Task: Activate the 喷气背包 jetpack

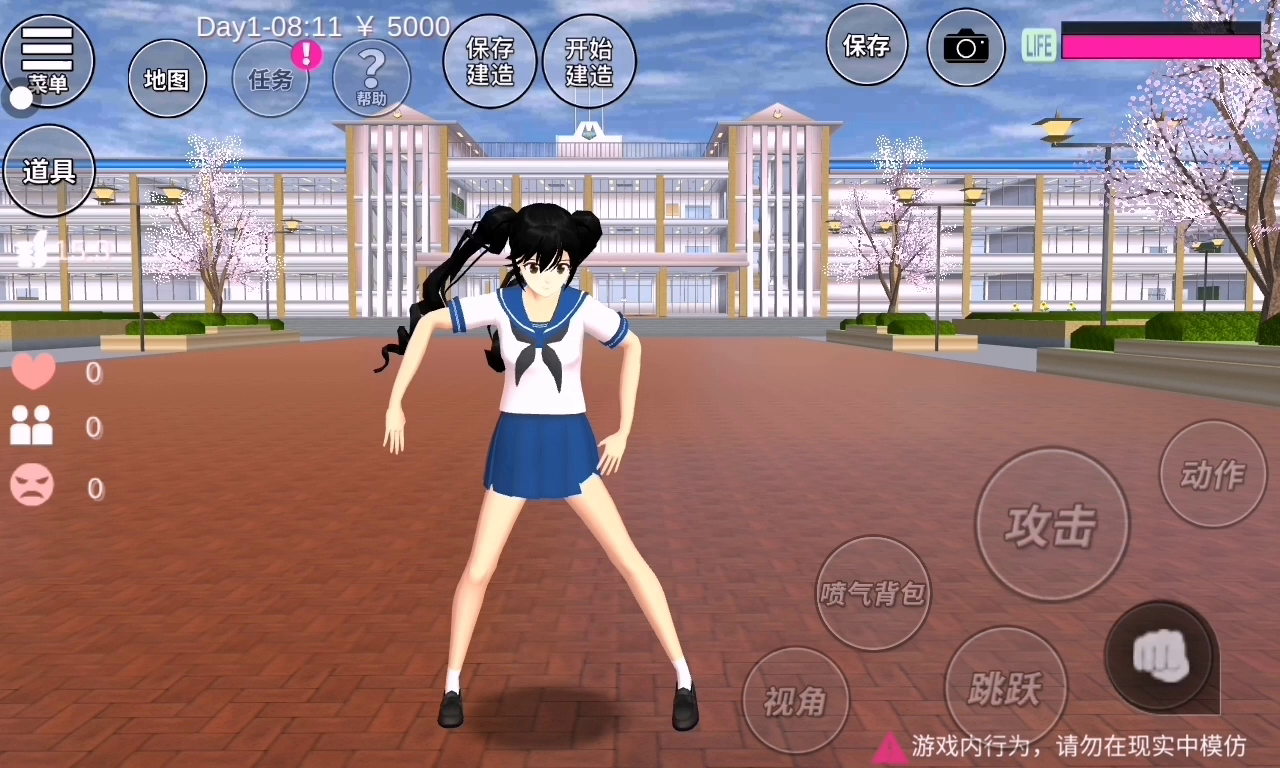Action: click(x=873, y=593)
